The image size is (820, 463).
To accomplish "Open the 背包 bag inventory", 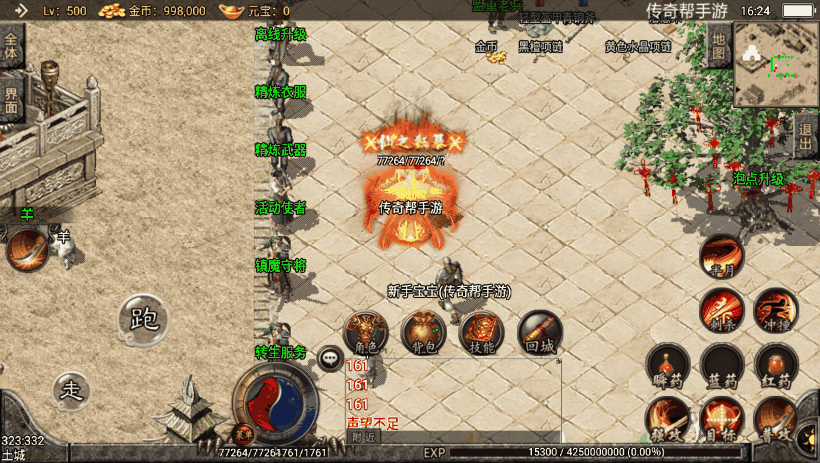I will pyautogui.click(x=423, y=332).
